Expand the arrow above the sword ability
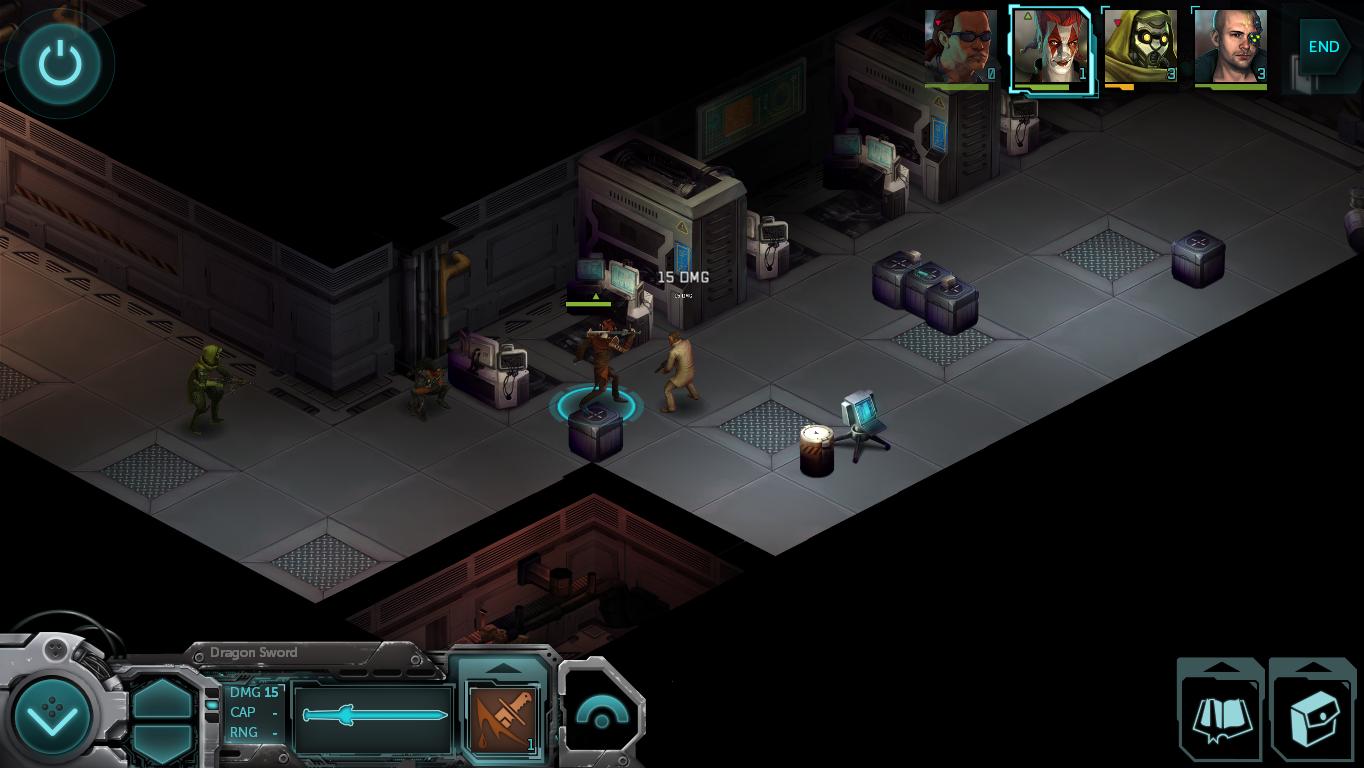 coord(503,668)
